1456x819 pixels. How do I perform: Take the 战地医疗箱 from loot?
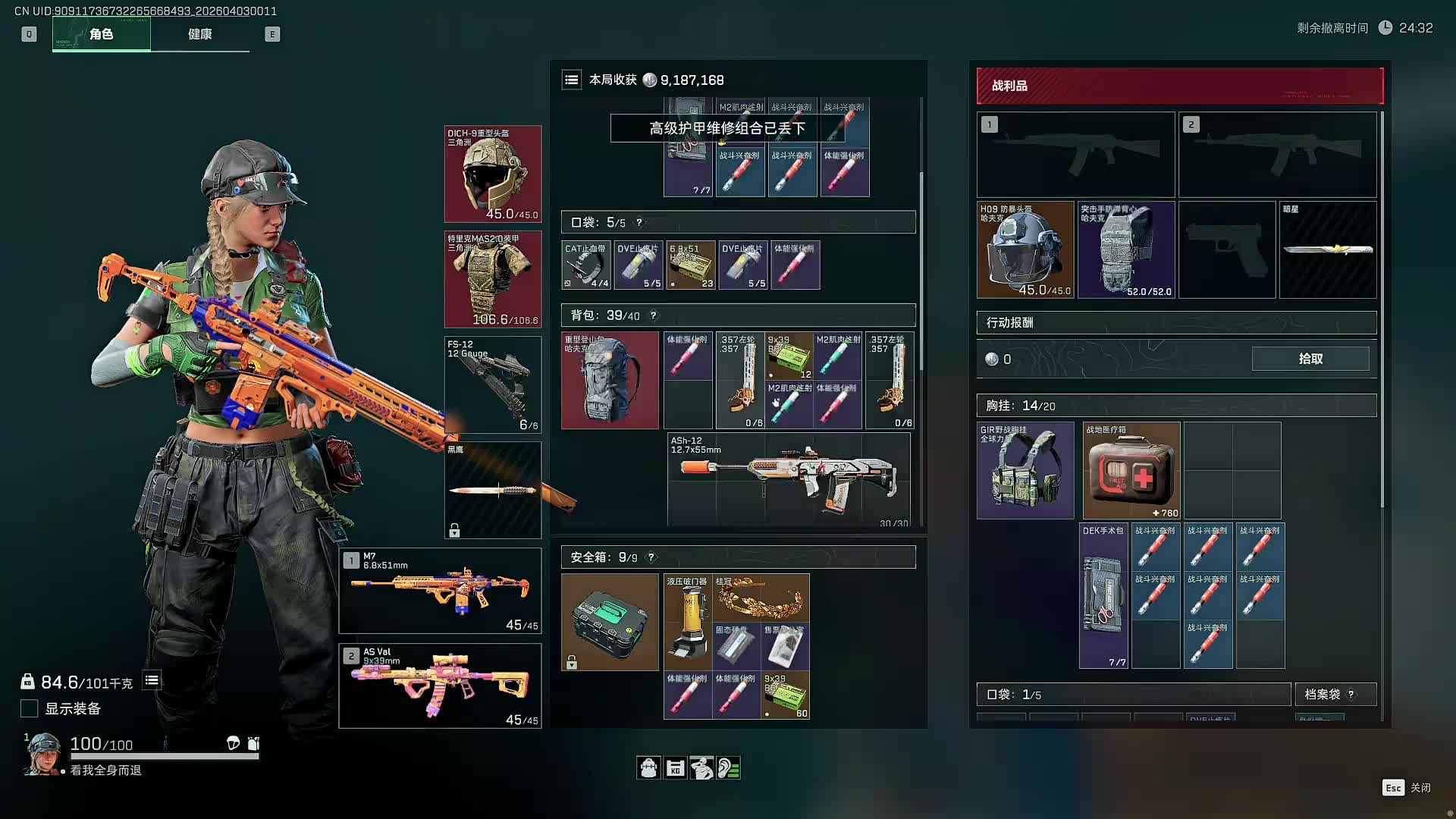coord(1131,470)
